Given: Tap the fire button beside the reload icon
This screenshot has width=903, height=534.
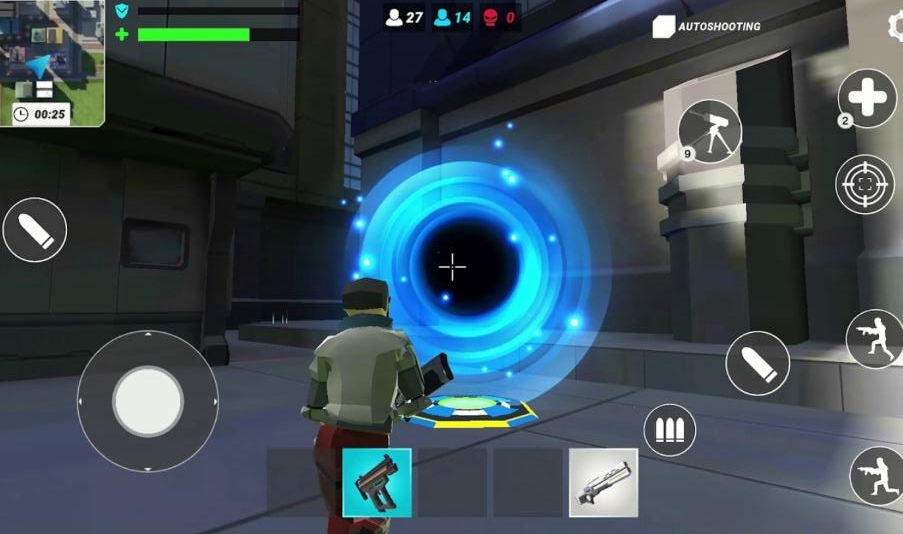Looking at the screenshot, I should coord(757,363).
